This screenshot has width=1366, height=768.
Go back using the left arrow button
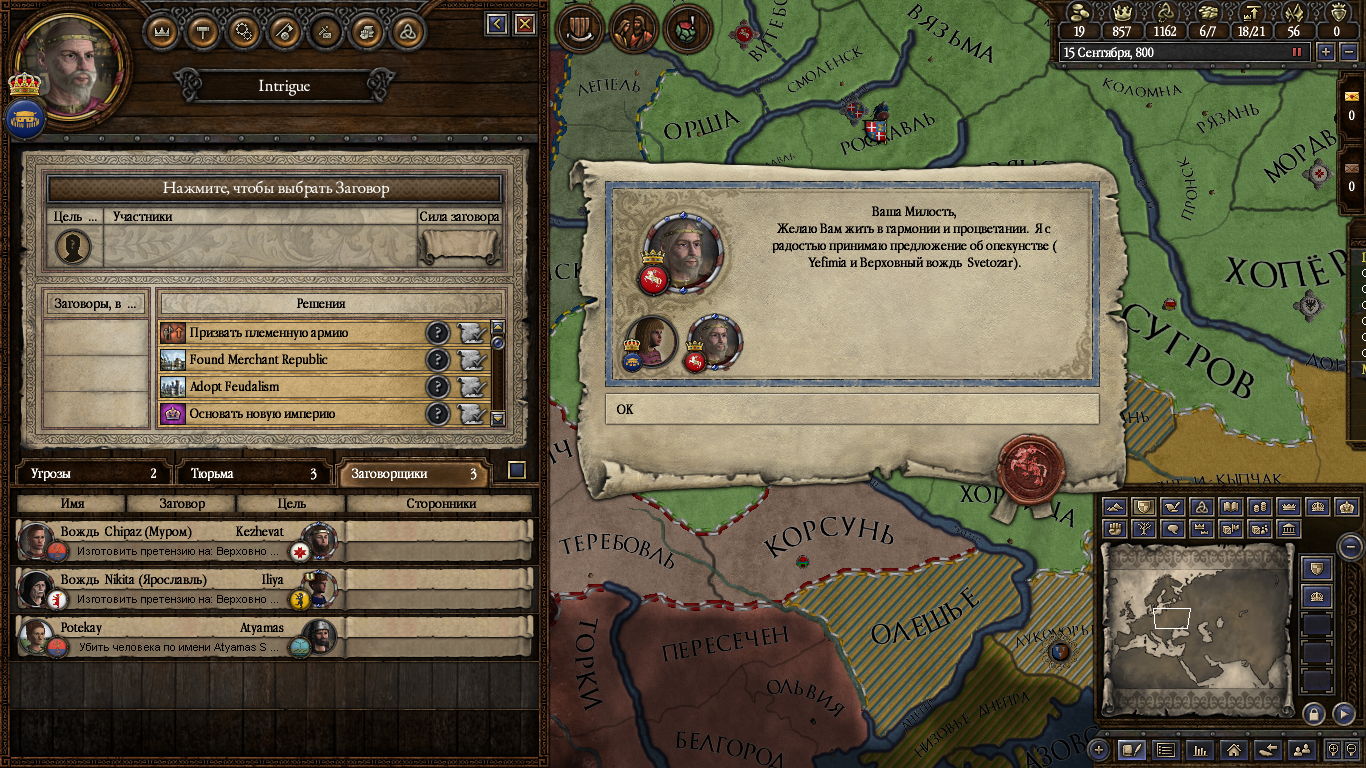coord(496,24)
